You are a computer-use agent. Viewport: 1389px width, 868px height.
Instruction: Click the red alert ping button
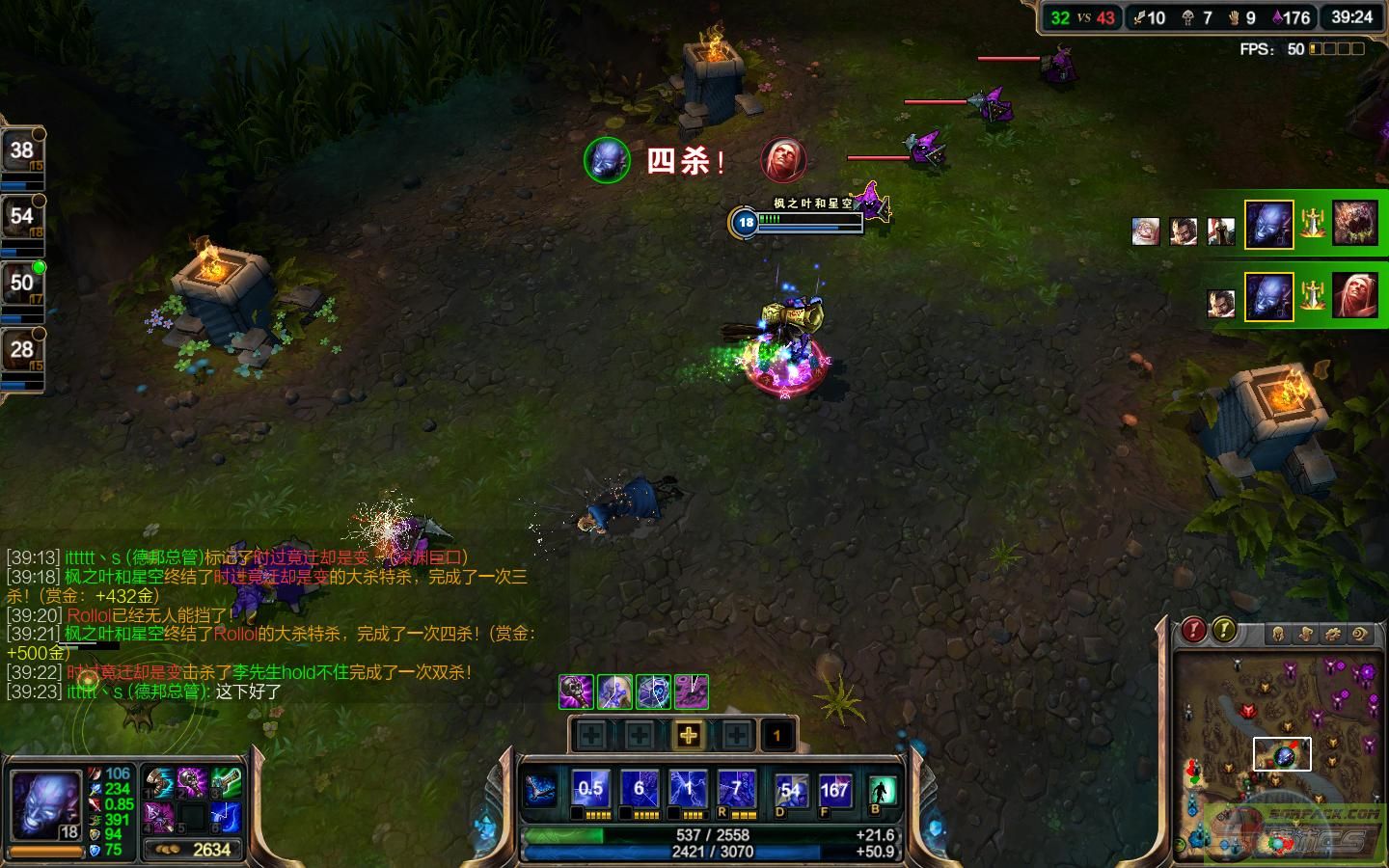point(1194,631)
